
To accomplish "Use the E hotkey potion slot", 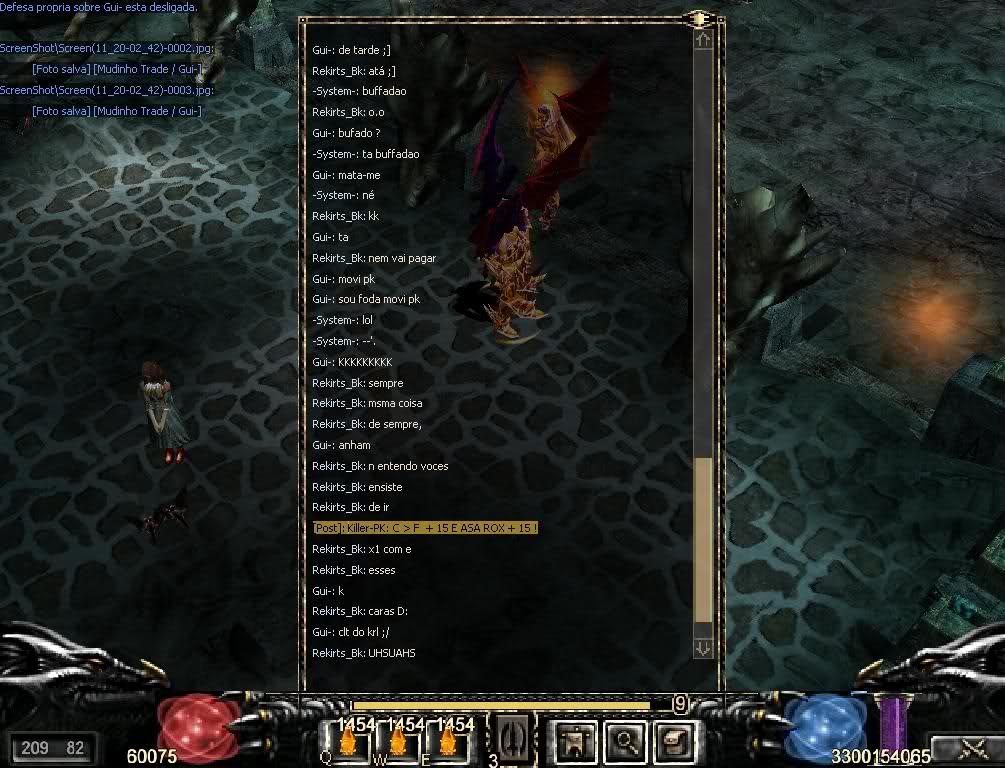I will (x=446, y=741).
